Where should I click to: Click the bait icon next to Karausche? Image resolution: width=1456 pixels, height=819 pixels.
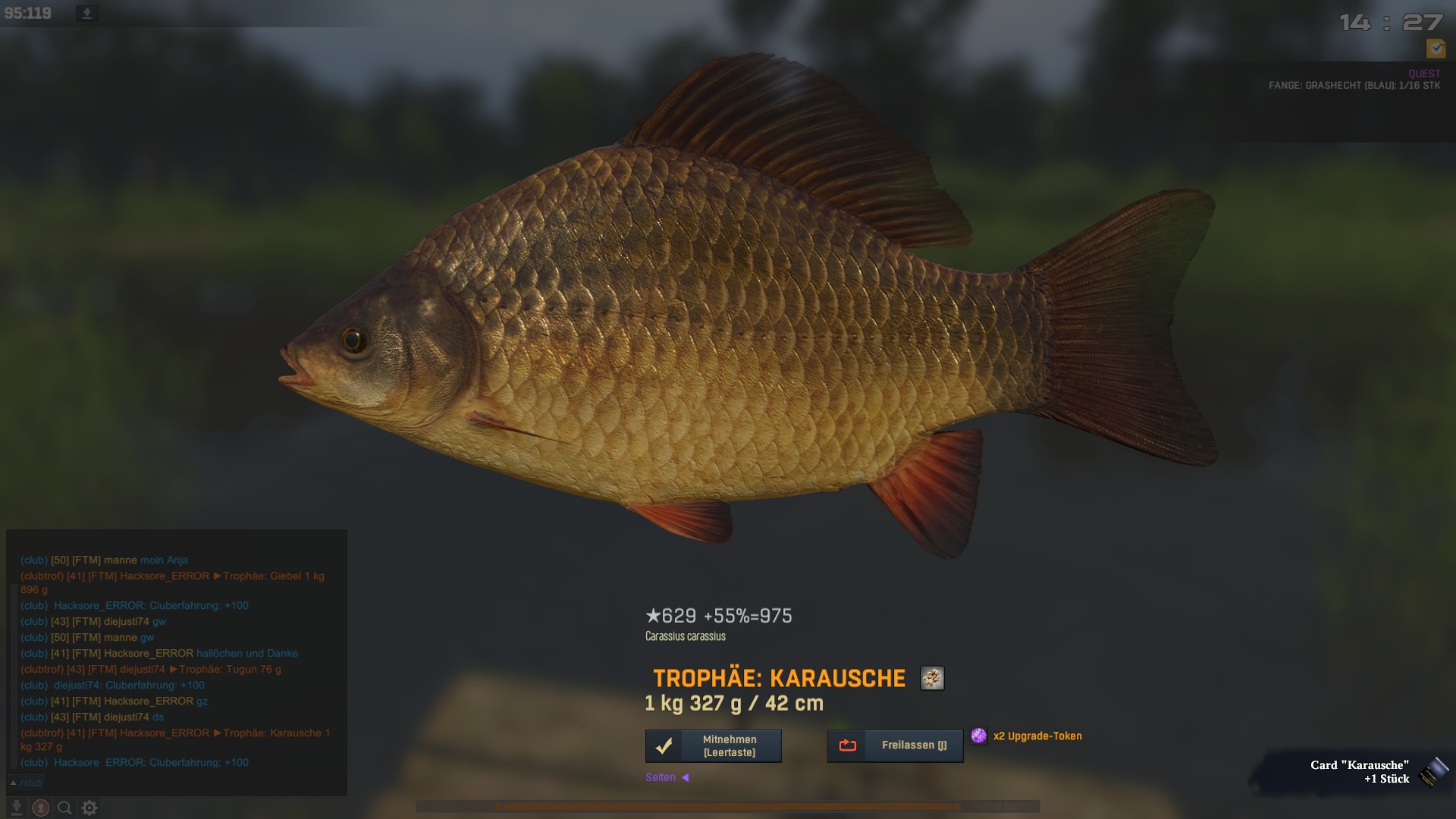point(932,678)
